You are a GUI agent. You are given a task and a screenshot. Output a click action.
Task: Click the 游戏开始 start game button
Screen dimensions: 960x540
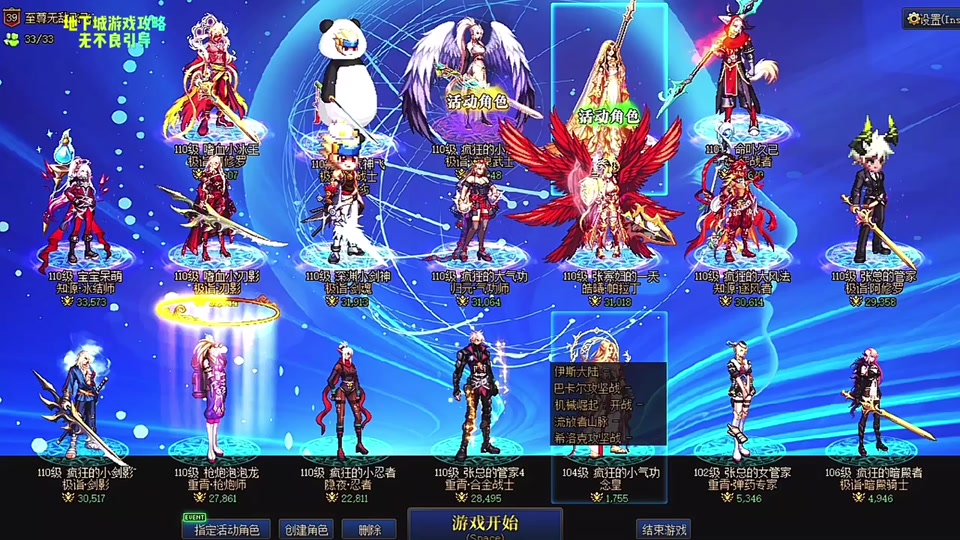(485, 523)
